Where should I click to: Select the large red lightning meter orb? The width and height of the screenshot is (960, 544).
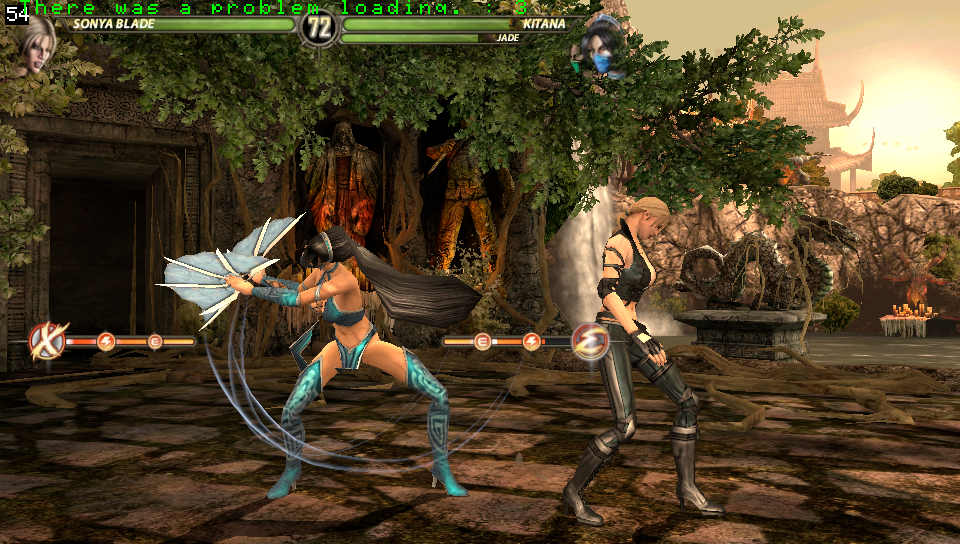(590, 341)
